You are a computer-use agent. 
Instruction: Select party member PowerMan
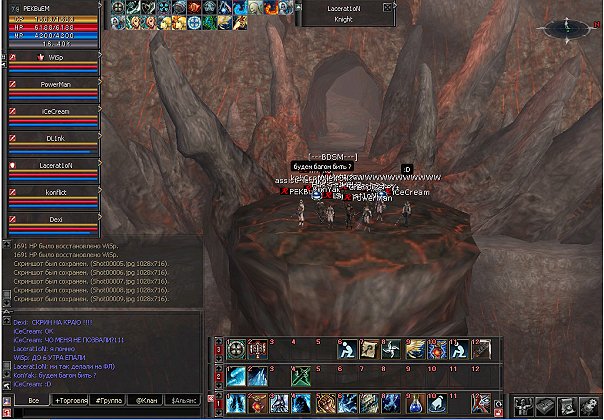point(55,84)
